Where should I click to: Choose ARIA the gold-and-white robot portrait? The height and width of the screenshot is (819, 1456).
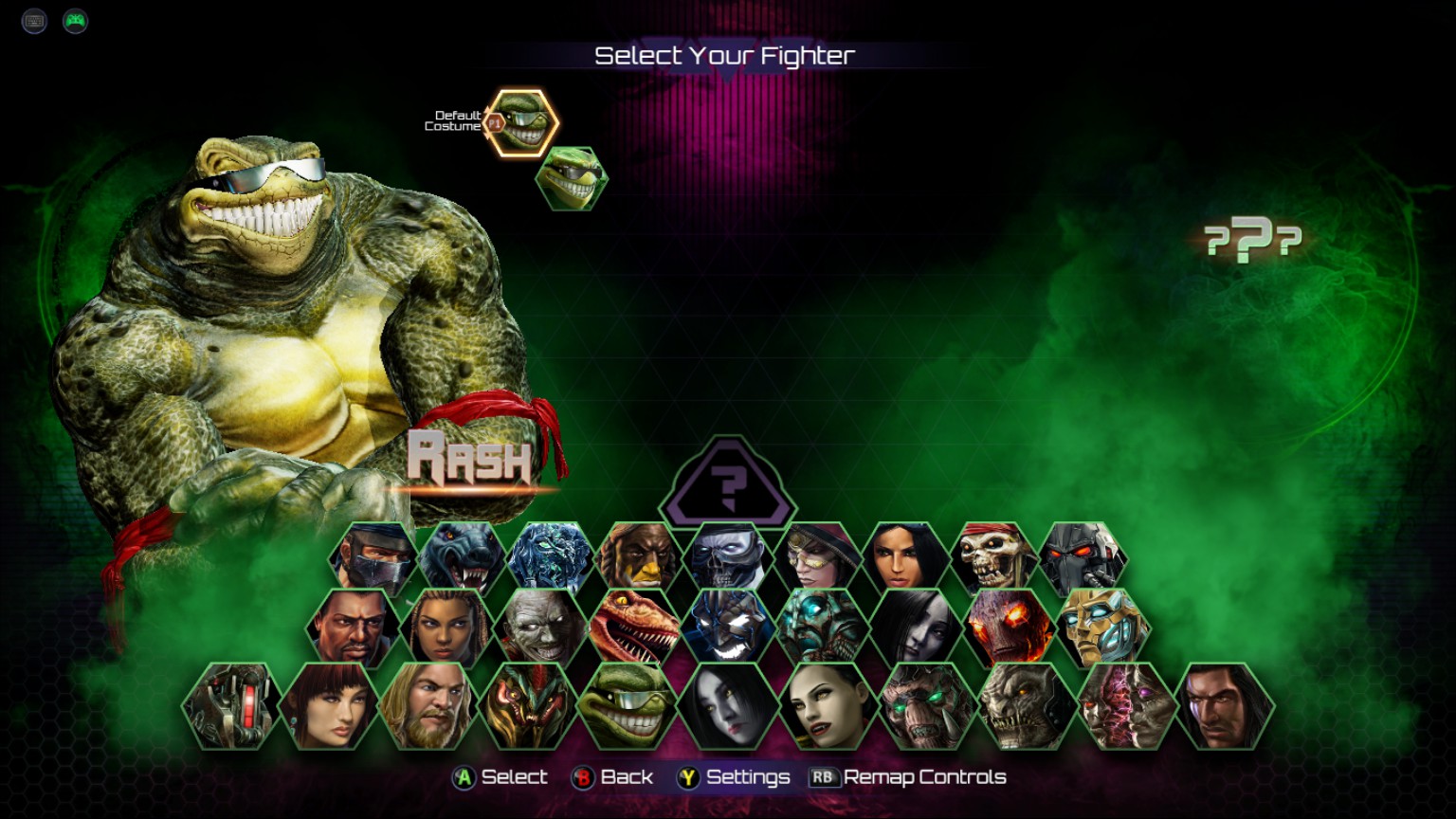(1103, 628)
